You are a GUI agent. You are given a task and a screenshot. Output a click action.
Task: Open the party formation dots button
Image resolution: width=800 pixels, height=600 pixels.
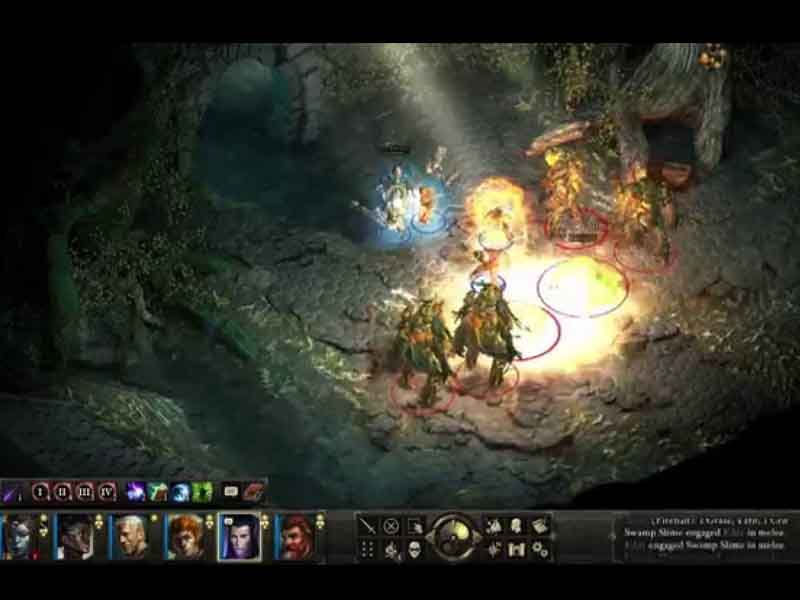click(368, 549)
